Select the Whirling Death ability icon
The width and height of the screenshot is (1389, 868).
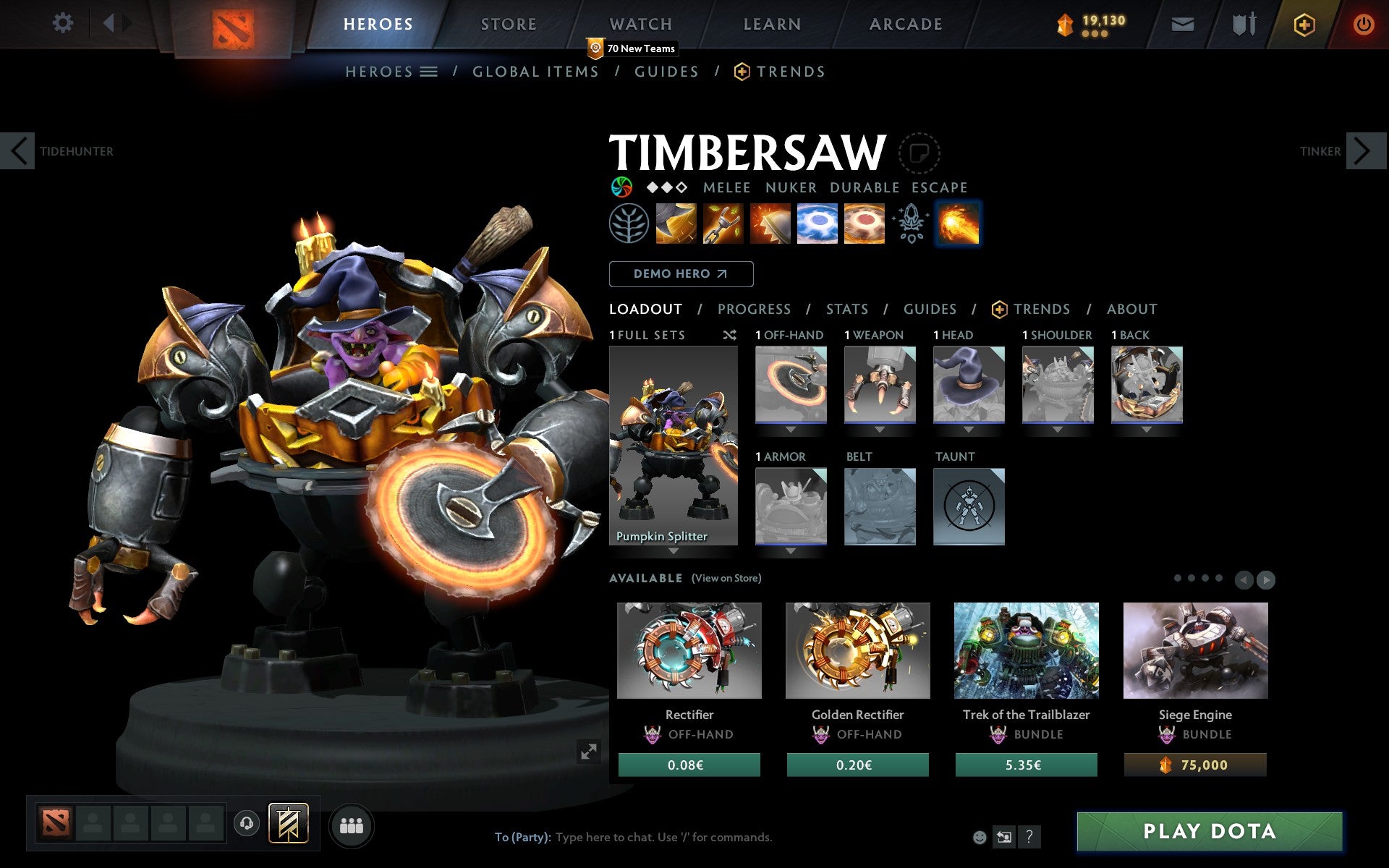click(676, 223)
